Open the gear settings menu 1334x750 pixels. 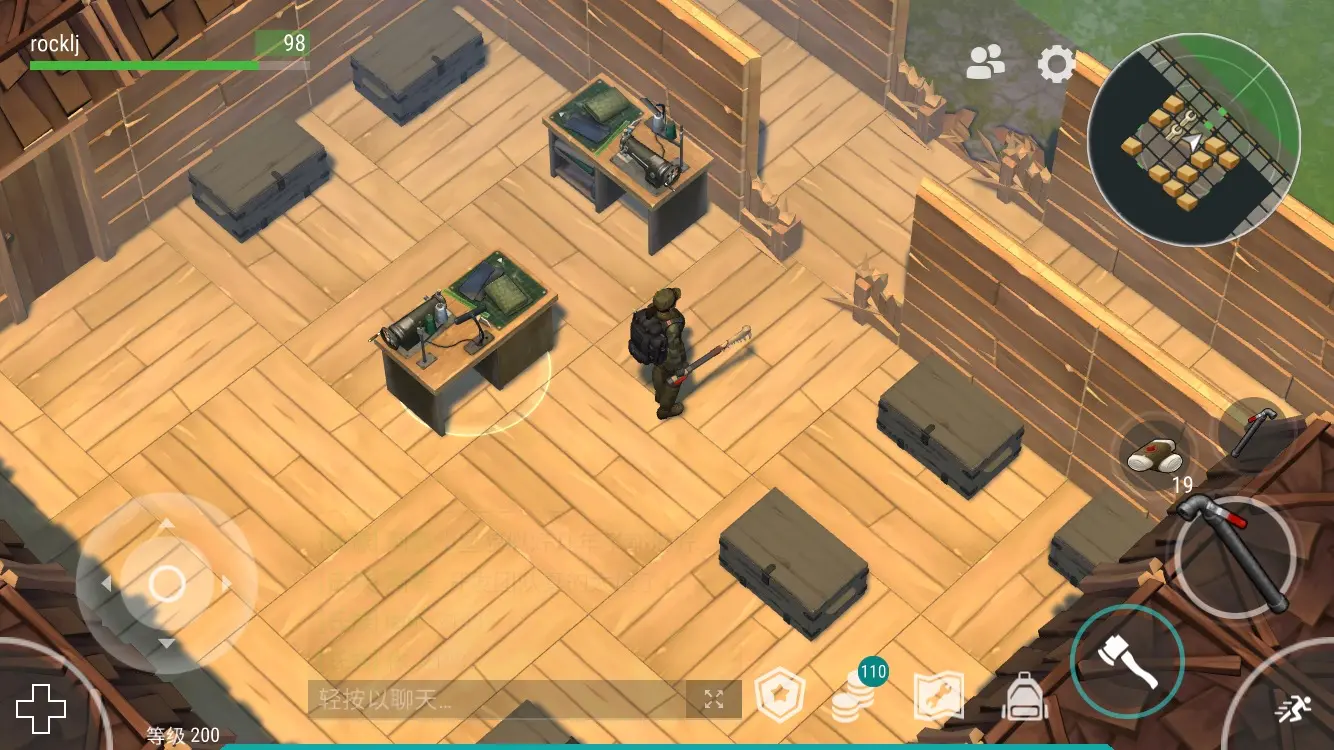pos(1056,65)
